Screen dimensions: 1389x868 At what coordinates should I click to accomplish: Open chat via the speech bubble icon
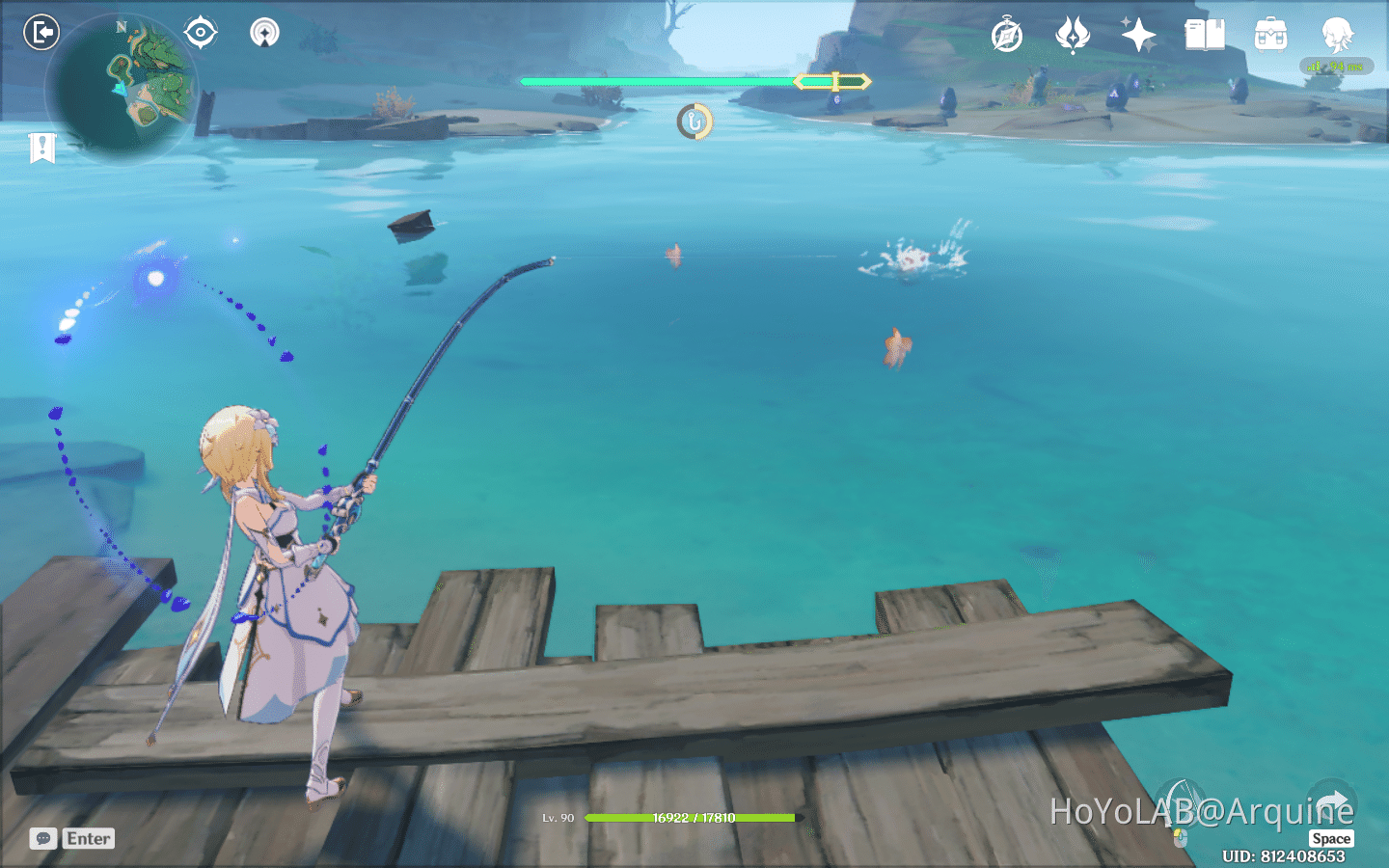coord(42,838)
